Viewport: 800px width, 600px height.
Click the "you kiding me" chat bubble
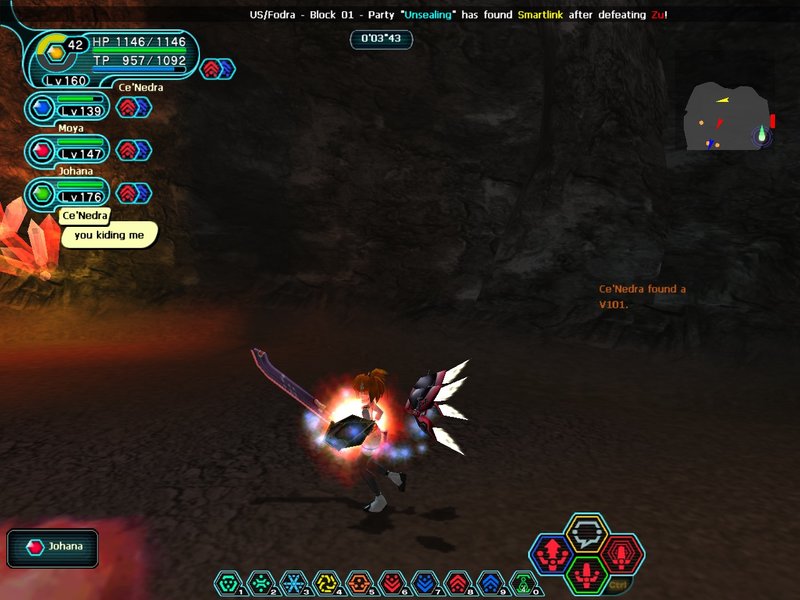pyautogui.click(x=109, y=235)
